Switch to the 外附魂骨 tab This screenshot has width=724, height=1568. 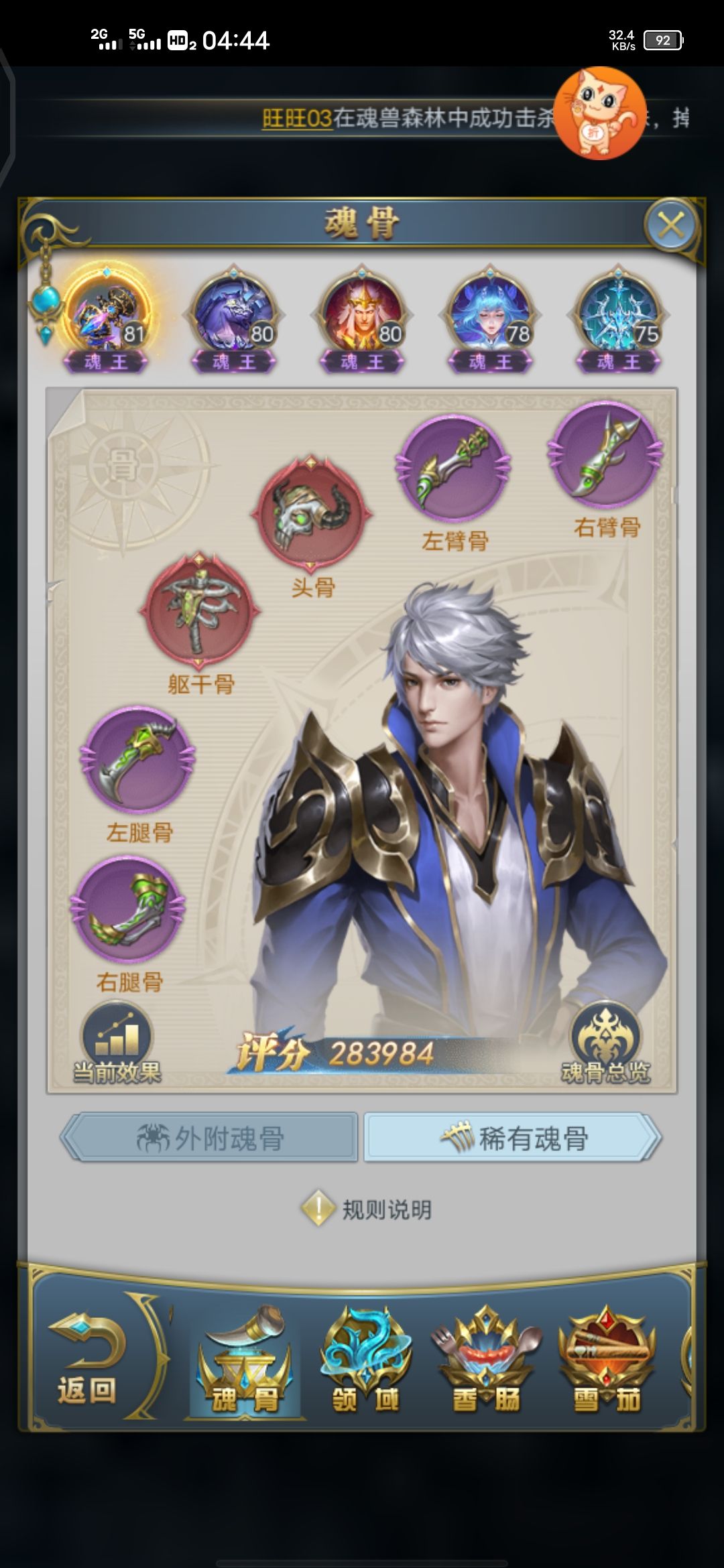(210, 1138)
